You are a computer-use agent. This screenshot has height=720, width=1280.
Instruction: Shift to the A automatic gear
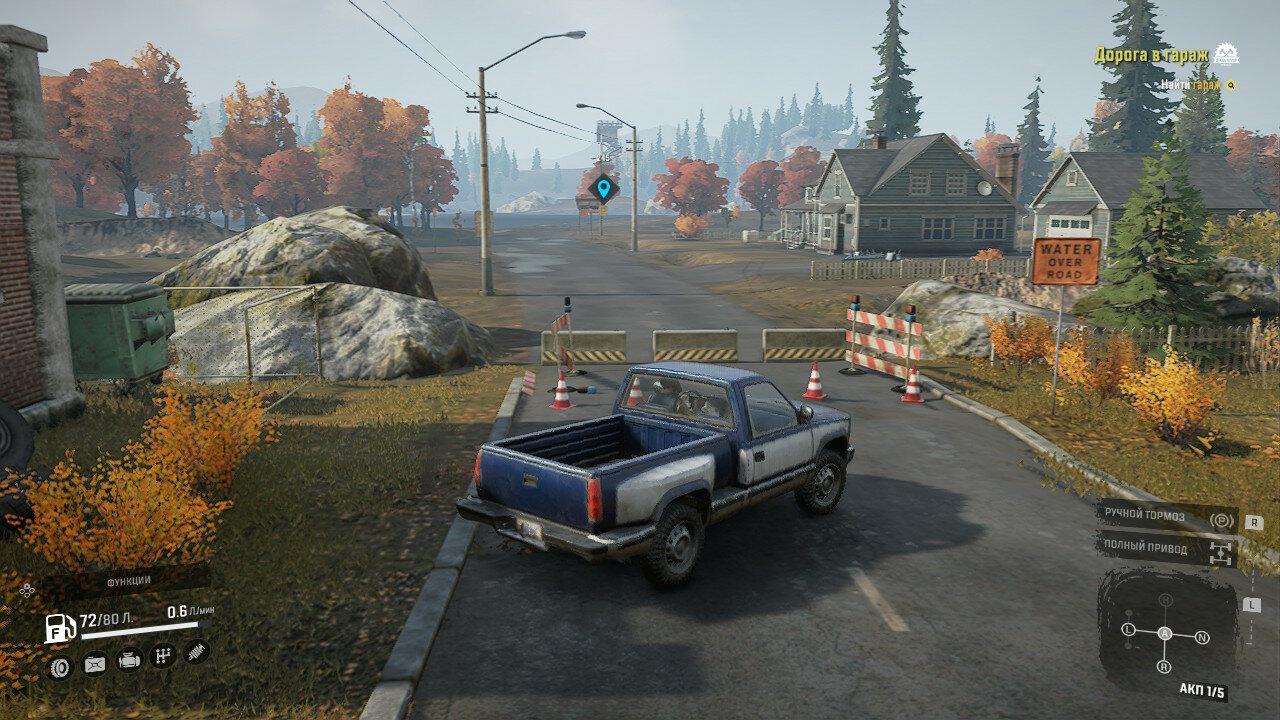pos(1164,633)
